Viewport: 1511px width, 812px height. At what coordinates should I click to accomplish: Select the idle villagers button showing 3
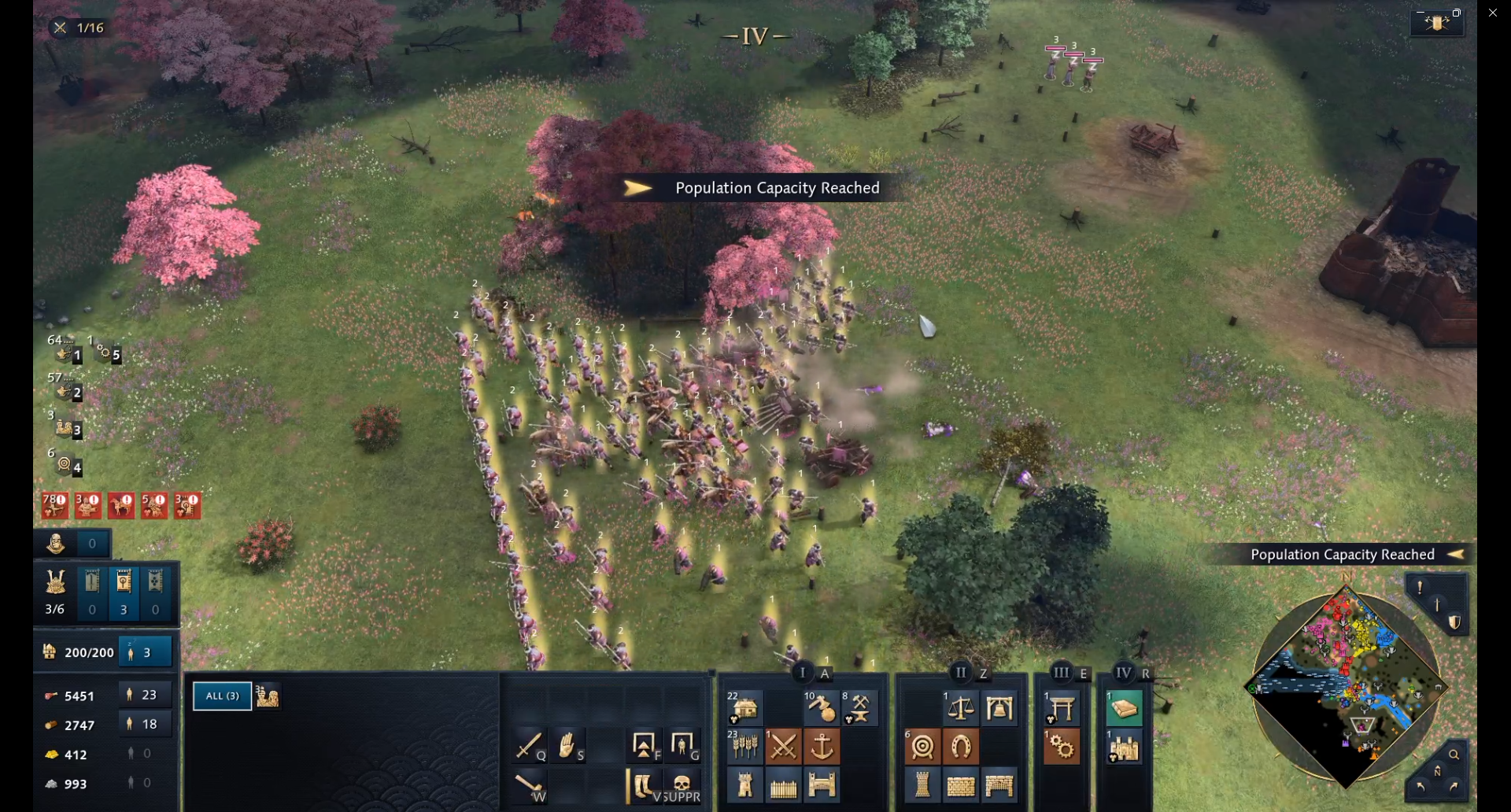[144, 652]
